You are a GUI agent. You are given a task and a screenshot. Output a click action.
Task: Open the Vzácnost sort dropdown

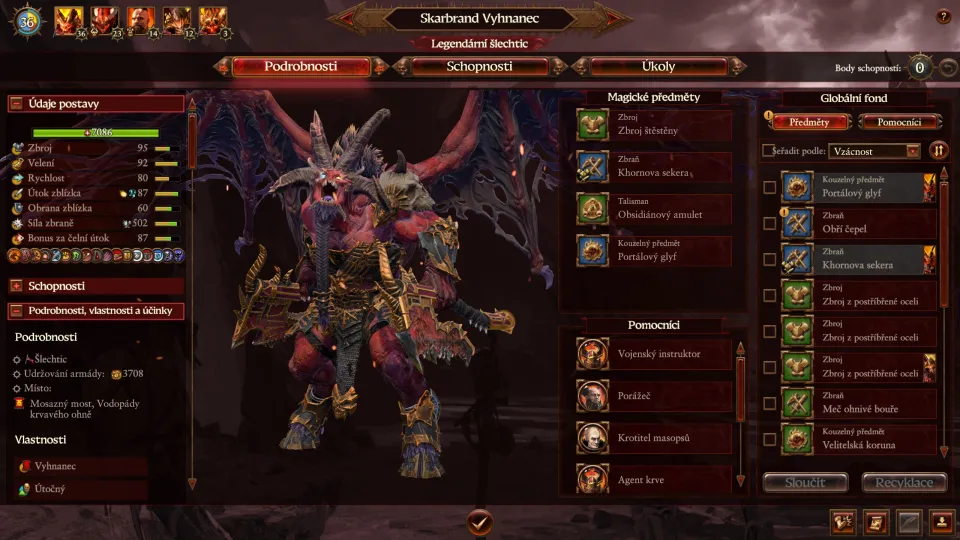click(875, 151)
